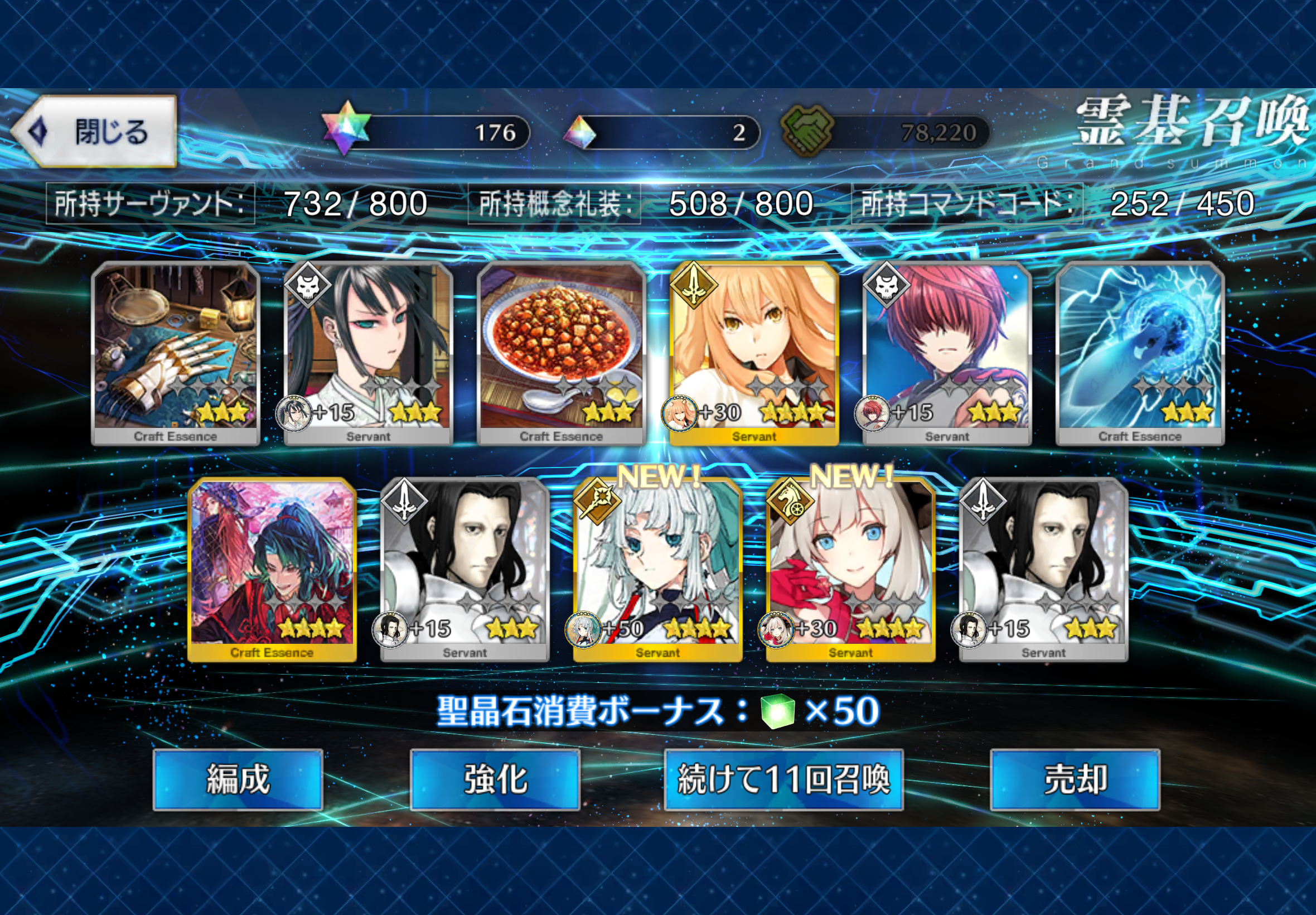Select the black-haired Assassin in white robe
This screenshot has width=1316, height=915.
(369, 353)
